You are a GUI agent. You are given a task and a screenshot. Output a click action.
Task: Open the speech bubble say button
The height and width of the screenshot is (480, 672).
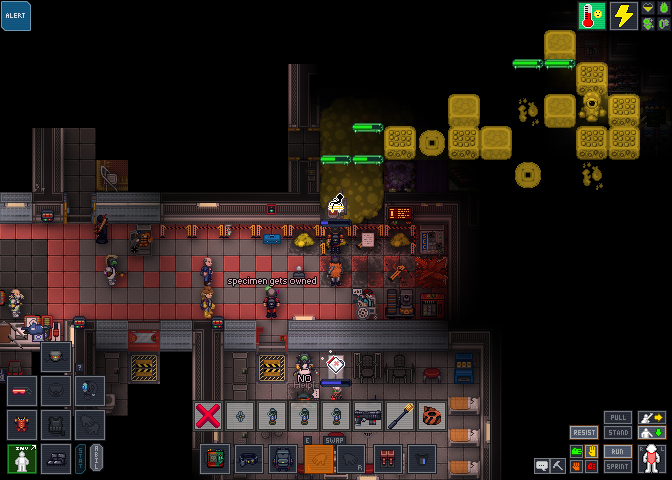tap(541, 466)
